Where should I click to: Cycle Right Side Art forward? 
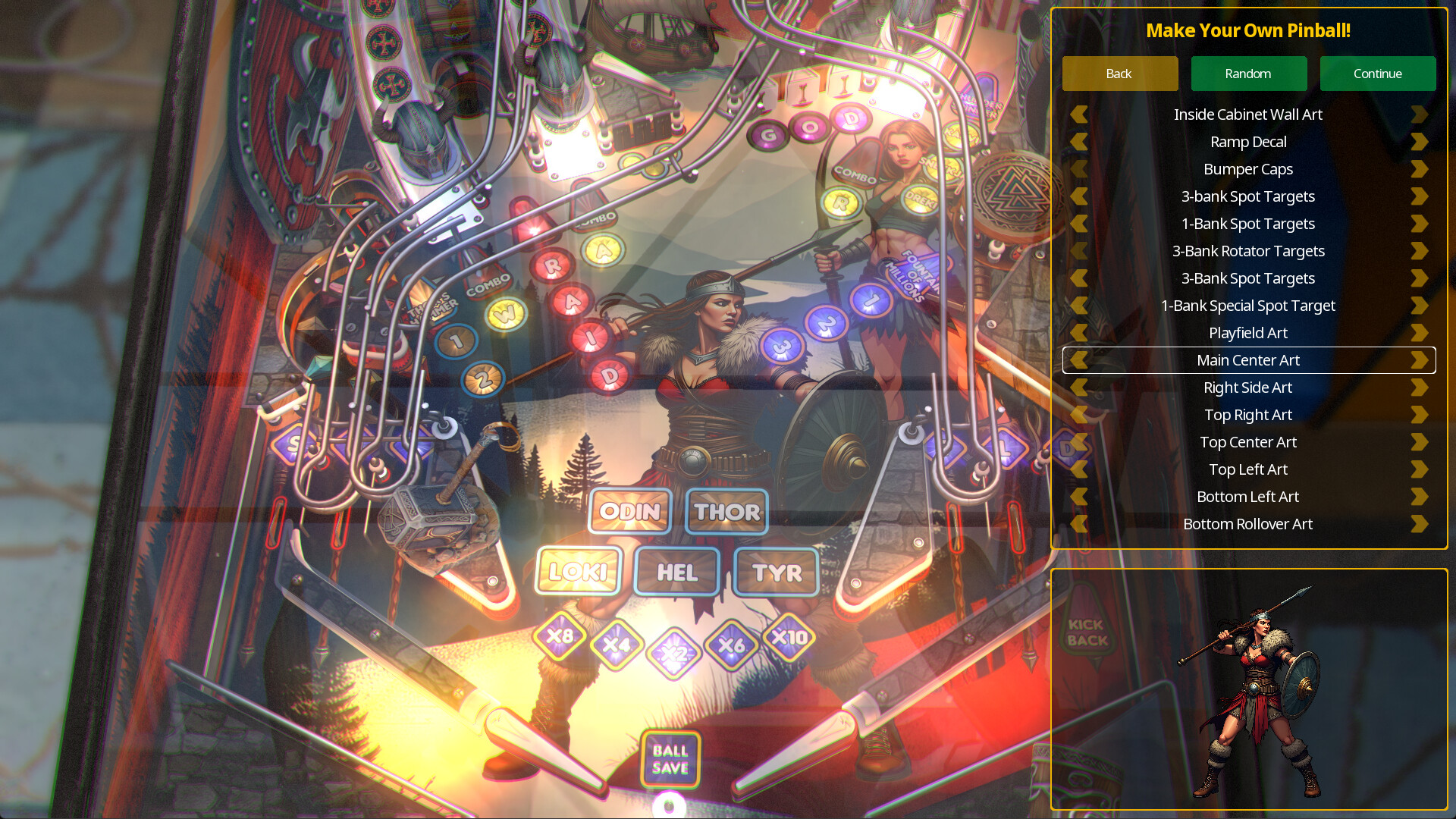(1419, 388)
